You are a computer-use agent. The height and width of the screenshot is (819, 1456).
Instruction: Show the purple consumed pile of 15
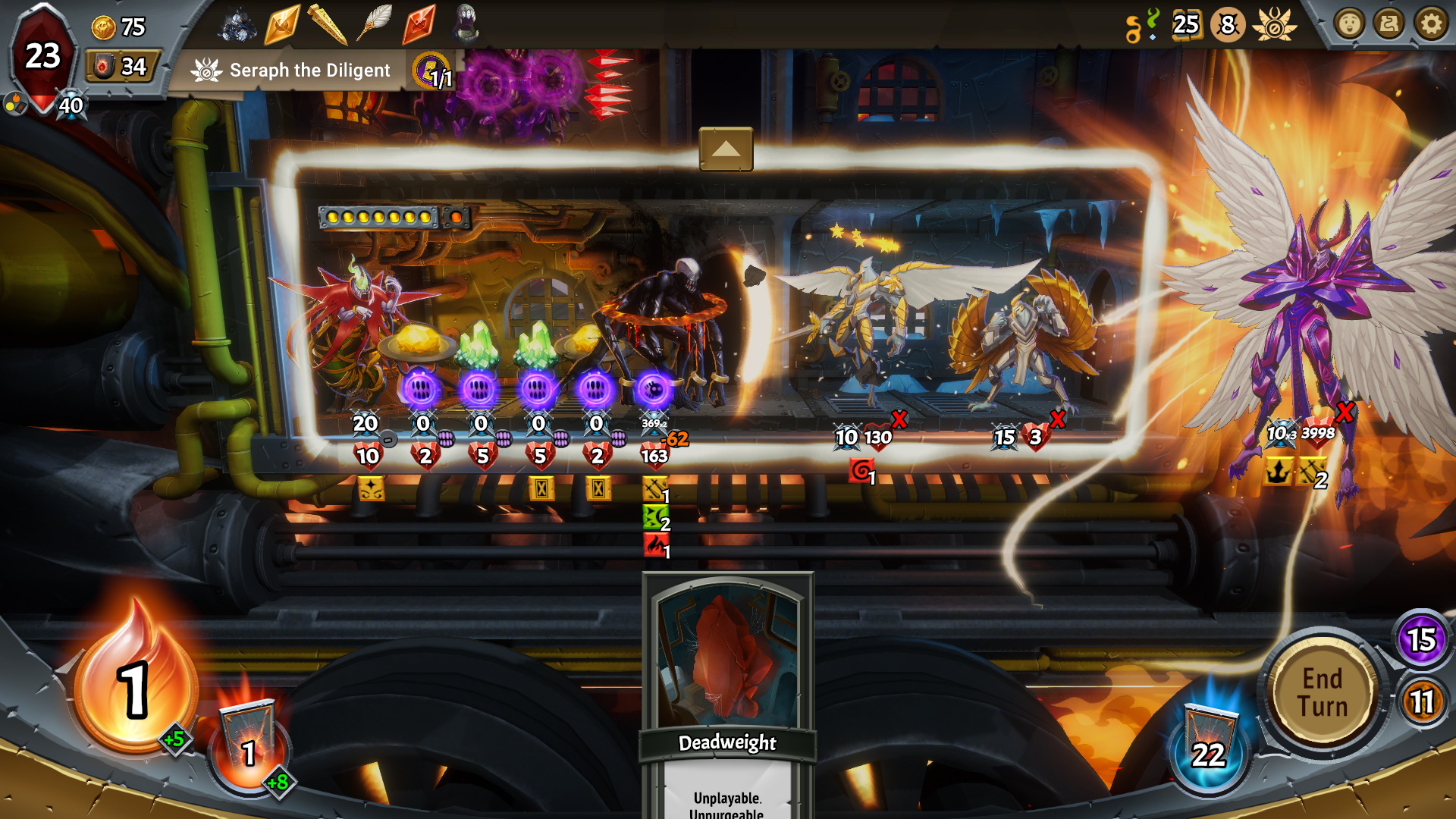1421,639
